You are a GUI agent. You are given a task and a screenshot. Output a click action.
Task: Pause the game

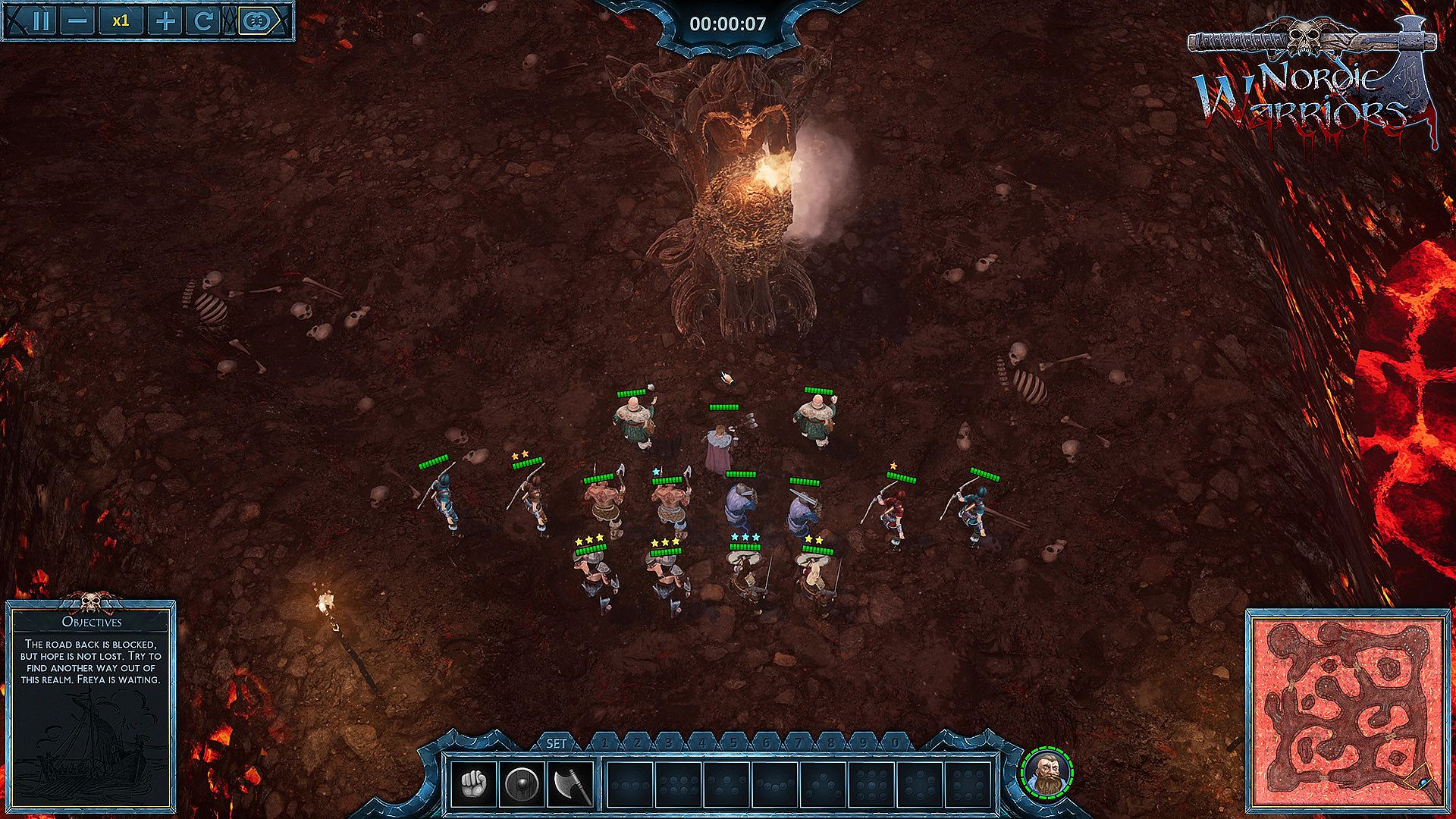[x=41, y=20]
